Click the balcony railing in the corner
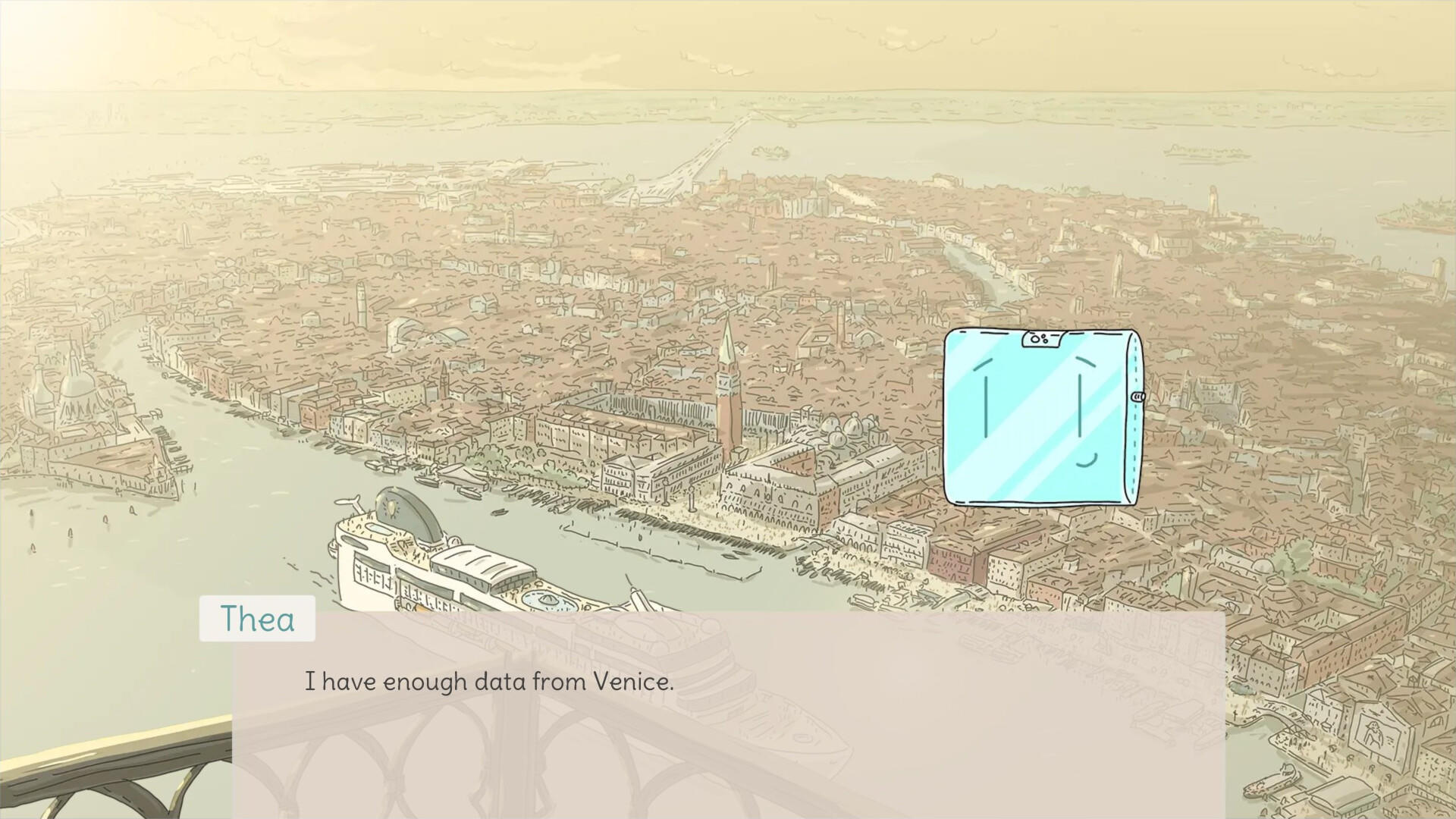The height and width of the screenshot is (819, 1456). [114, 758]
